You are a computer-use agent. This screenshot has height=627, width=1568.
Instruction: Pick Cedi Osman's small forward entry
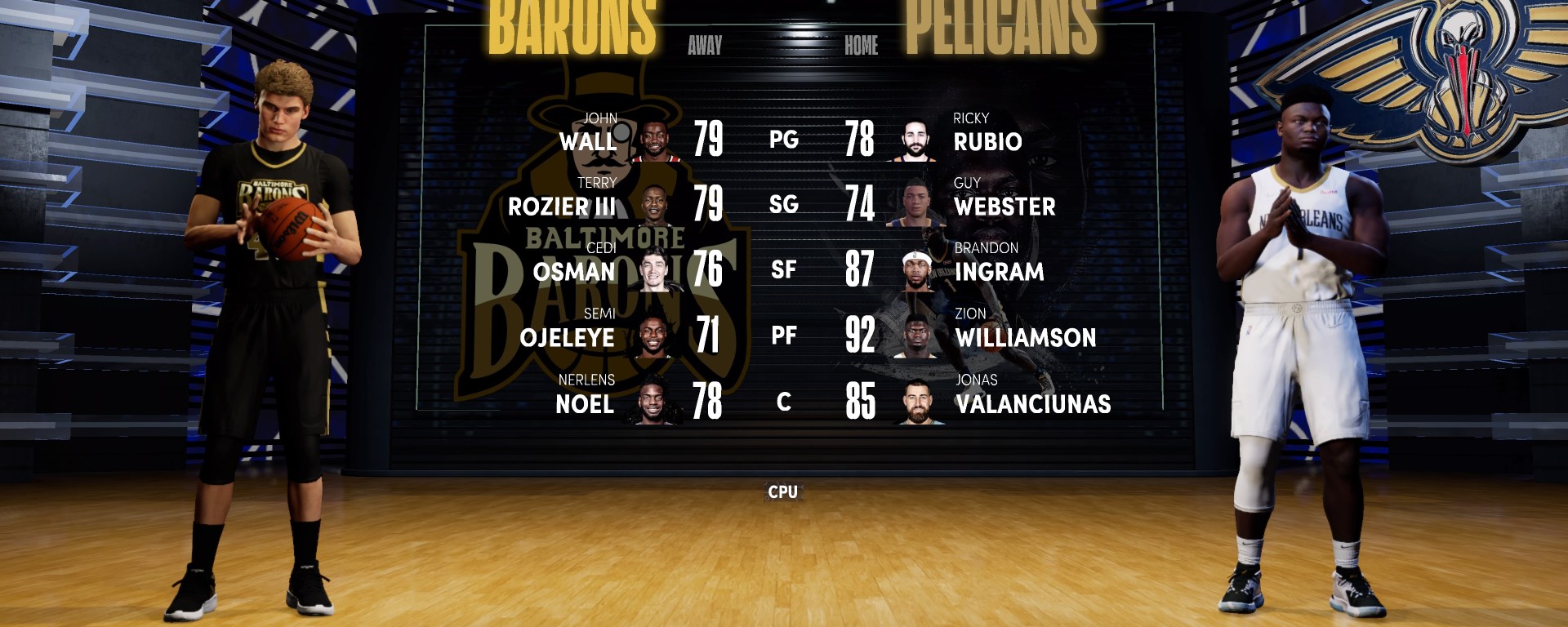pyautogui.click(x=574, y=271)
